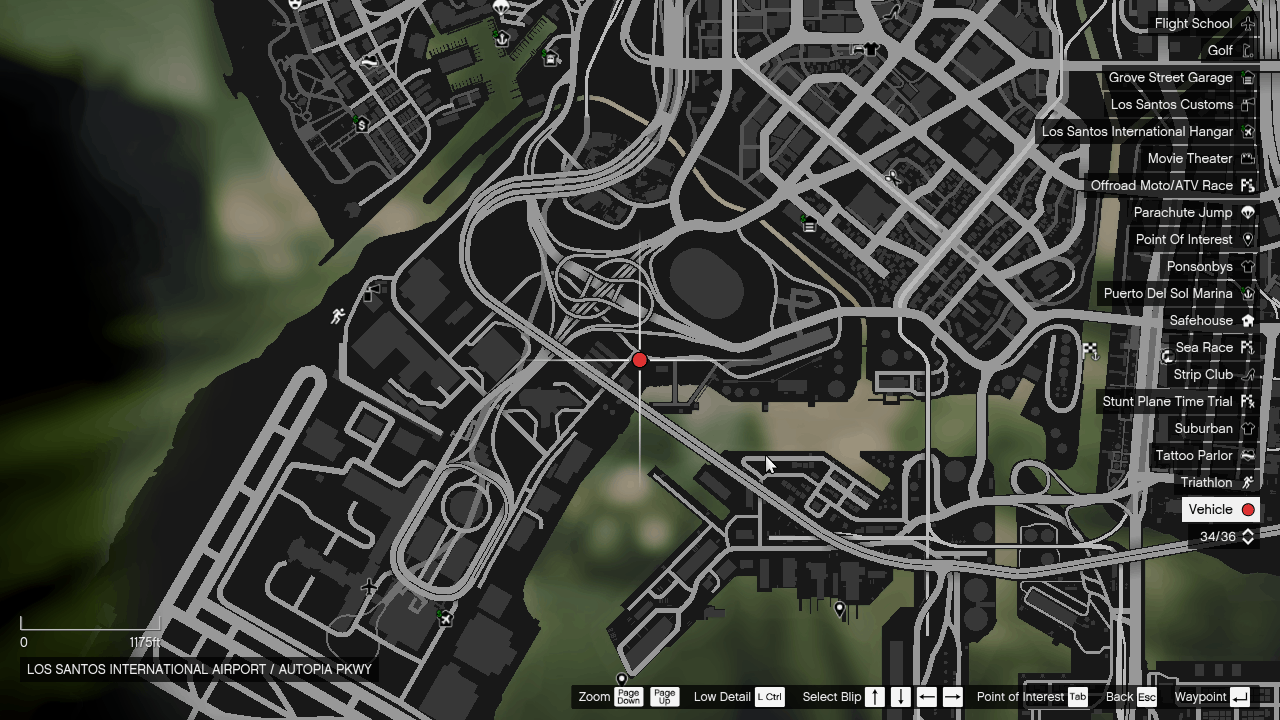Click the red Vehicle blip on the map
The width and height of the screenshot is (1280, 720).
pos(640,360)
